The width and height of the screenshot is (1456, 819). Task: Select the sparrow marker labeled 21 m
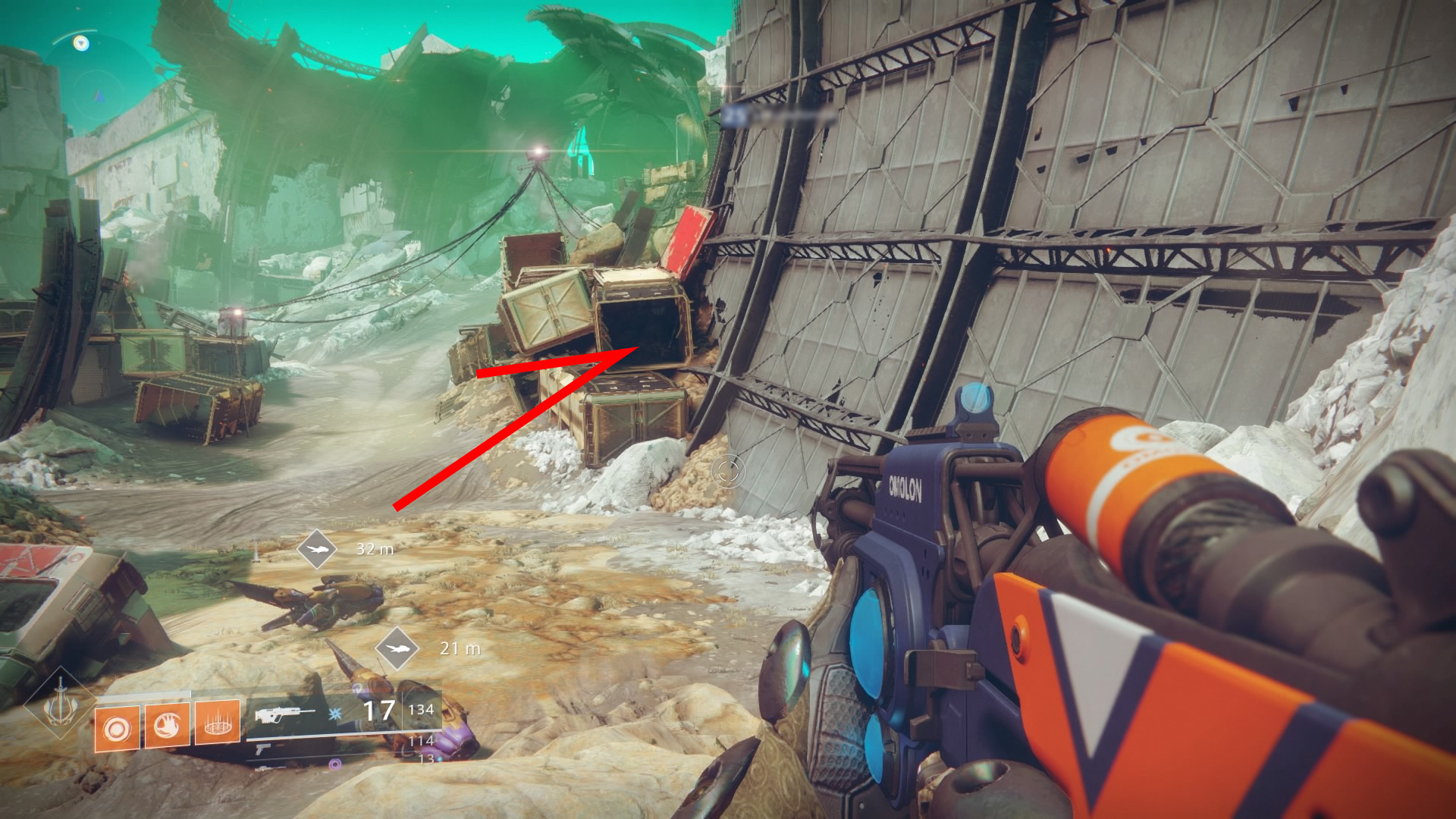(397, 648)
